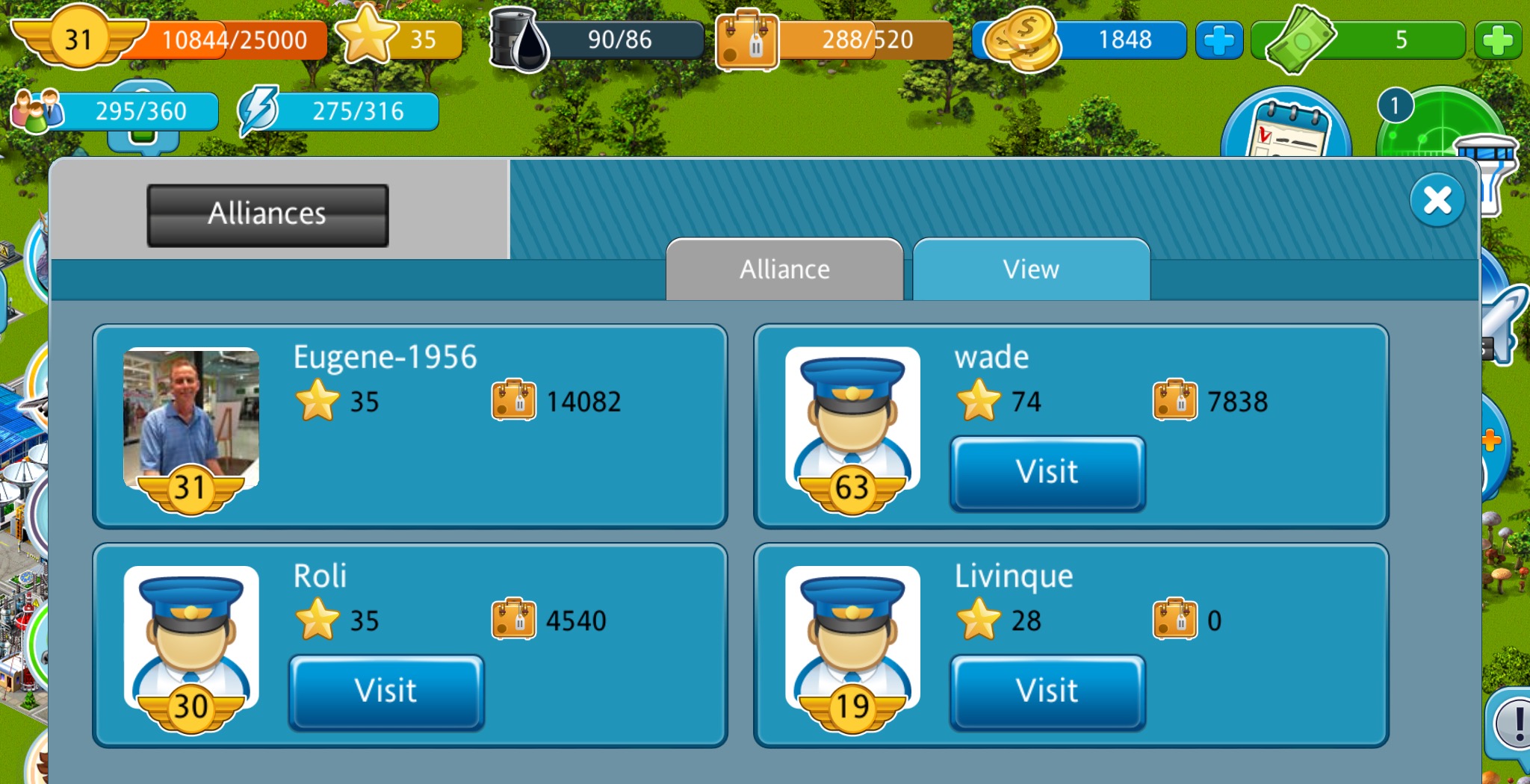Open the airplane icon on right edge

[x=1505, y=321]
